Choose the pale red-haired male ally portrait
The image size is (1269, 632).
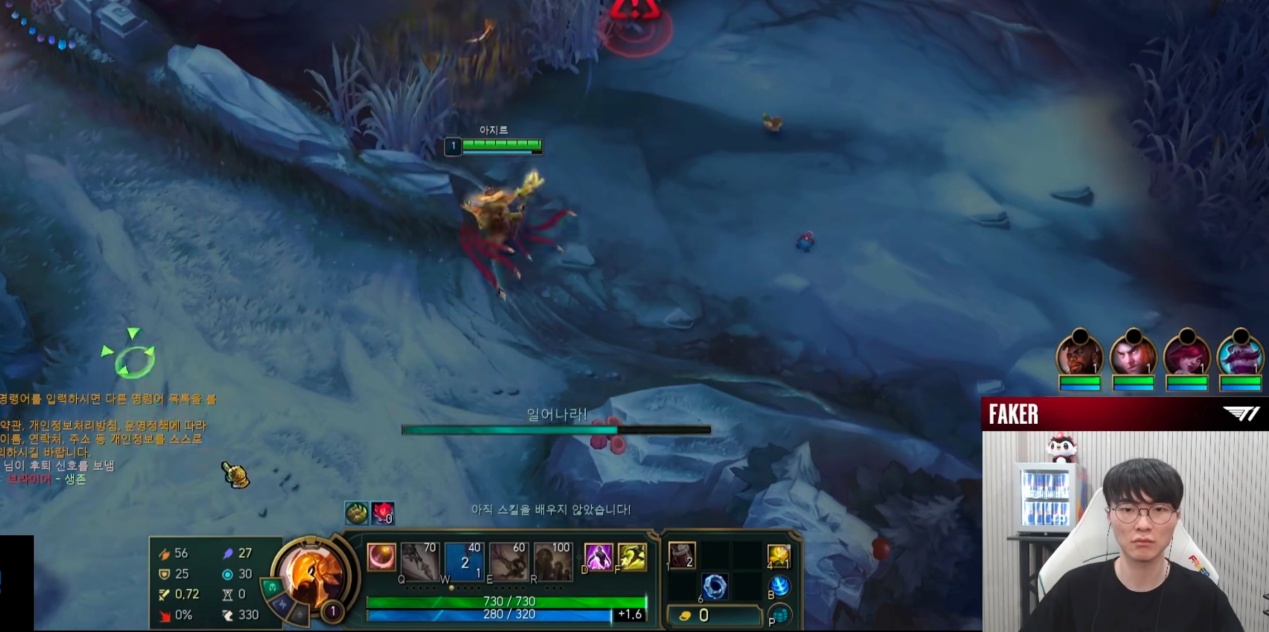pyautogui.click(x=1133, y=355)
